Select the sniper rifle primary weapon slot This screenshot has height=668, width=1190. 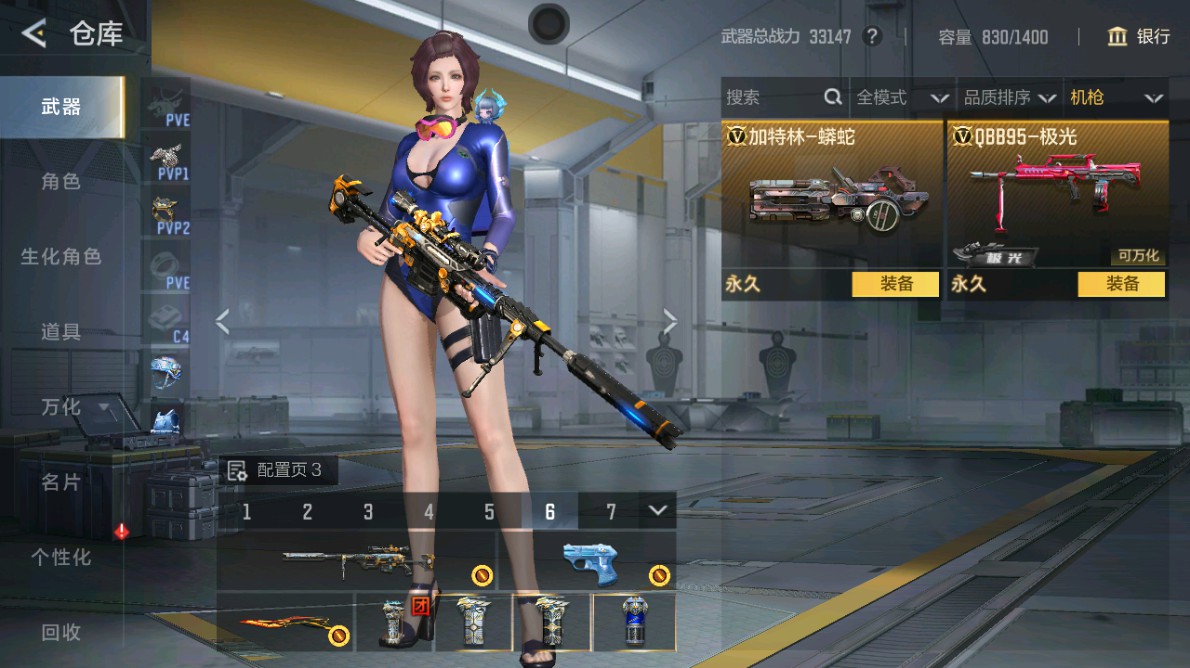[357, 562]
